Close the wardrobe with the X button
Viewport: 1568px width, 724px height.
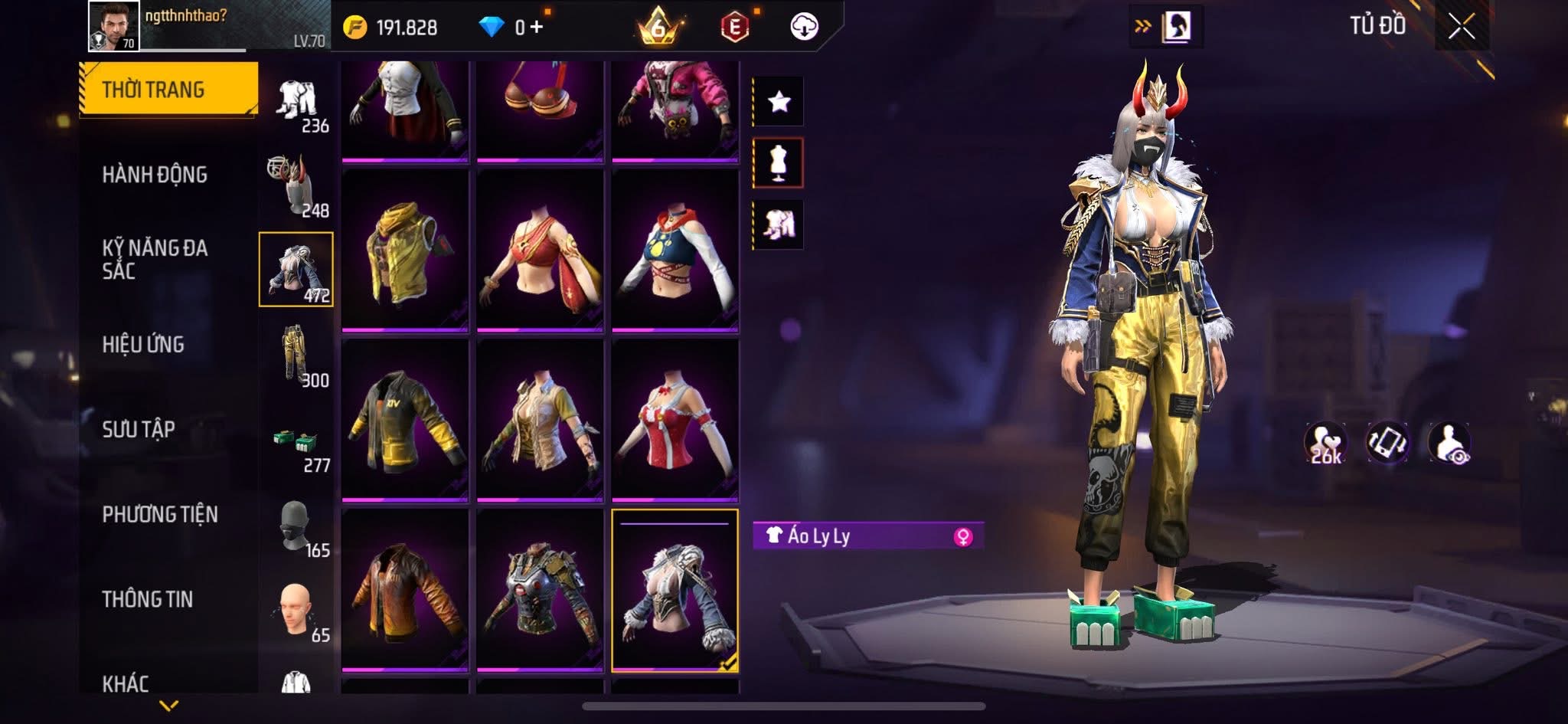coord(1461,28)
